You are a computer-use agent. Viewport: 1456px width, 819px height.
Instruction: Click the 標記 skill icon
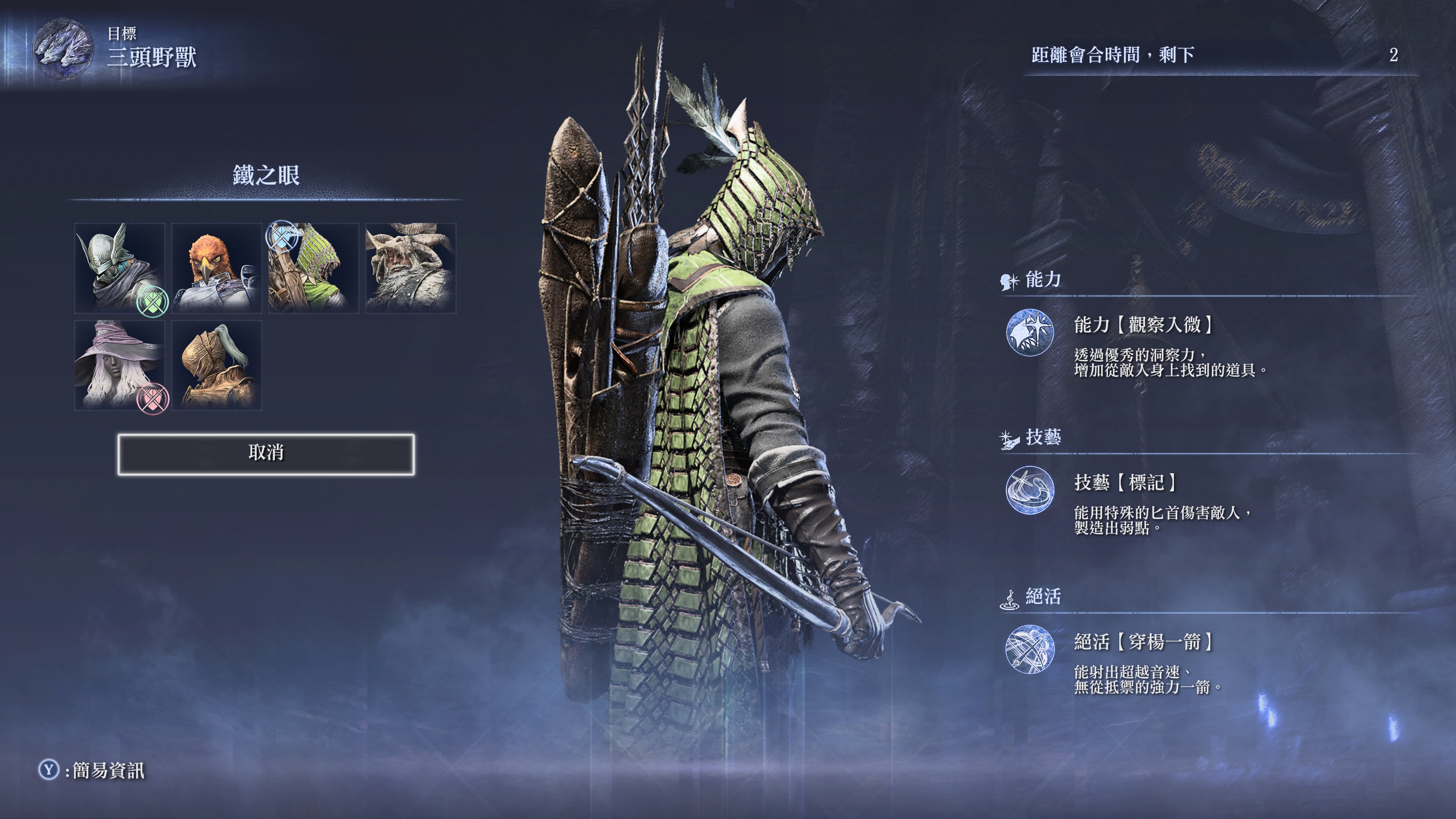[x=1030, y=490]
